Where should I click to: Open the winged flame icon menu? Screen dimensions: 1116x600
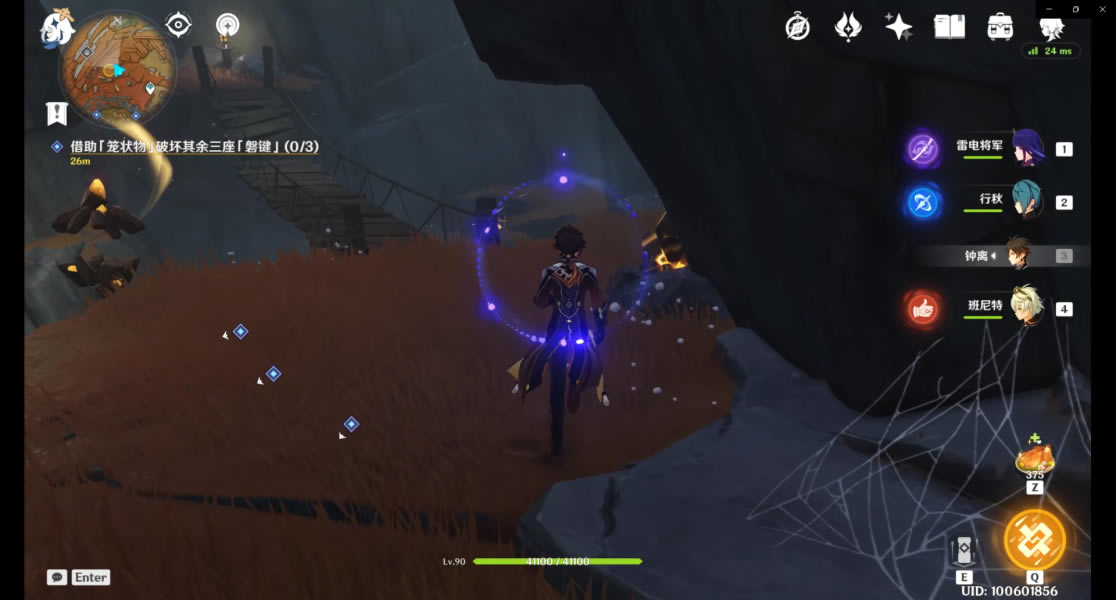848,27
